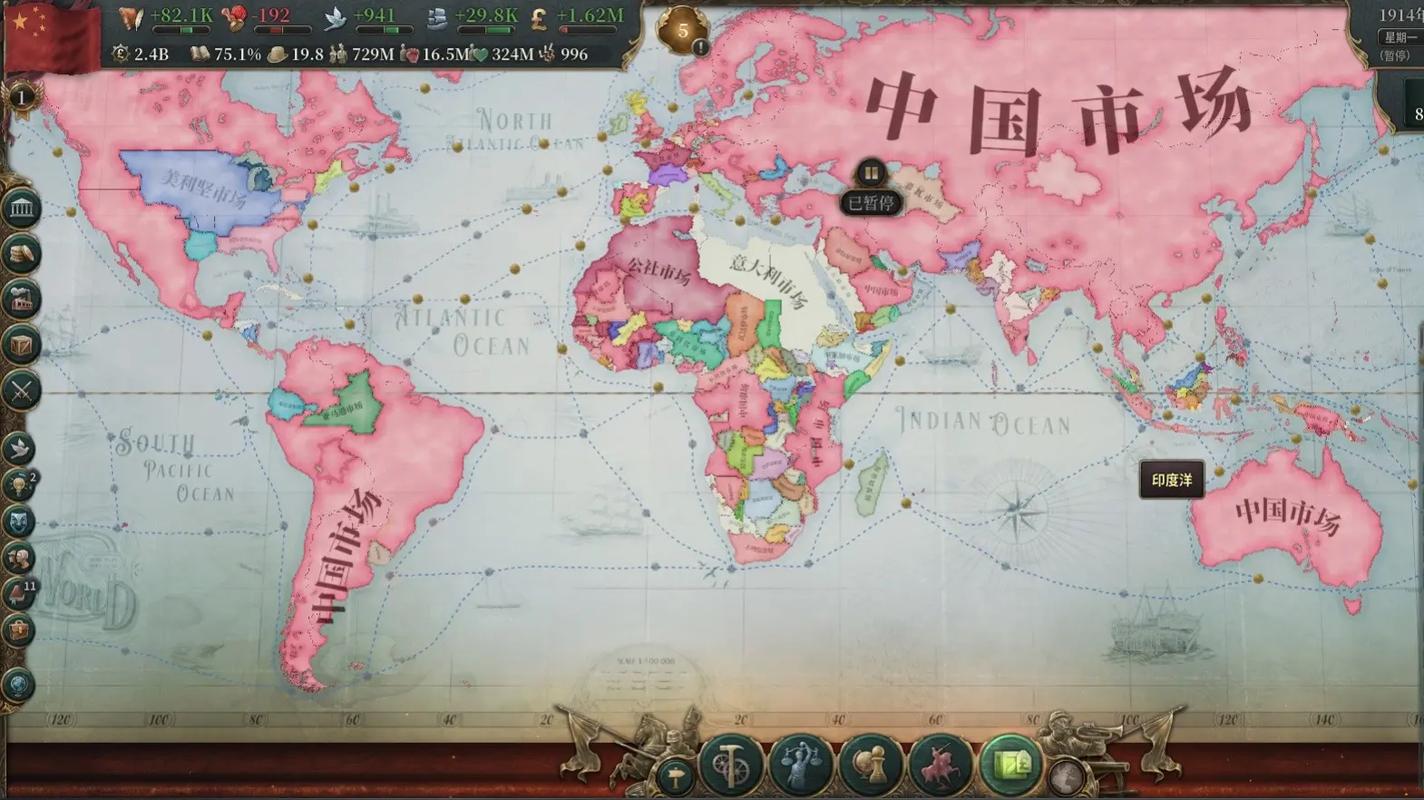Open the journal panel with bell icon

19,595
